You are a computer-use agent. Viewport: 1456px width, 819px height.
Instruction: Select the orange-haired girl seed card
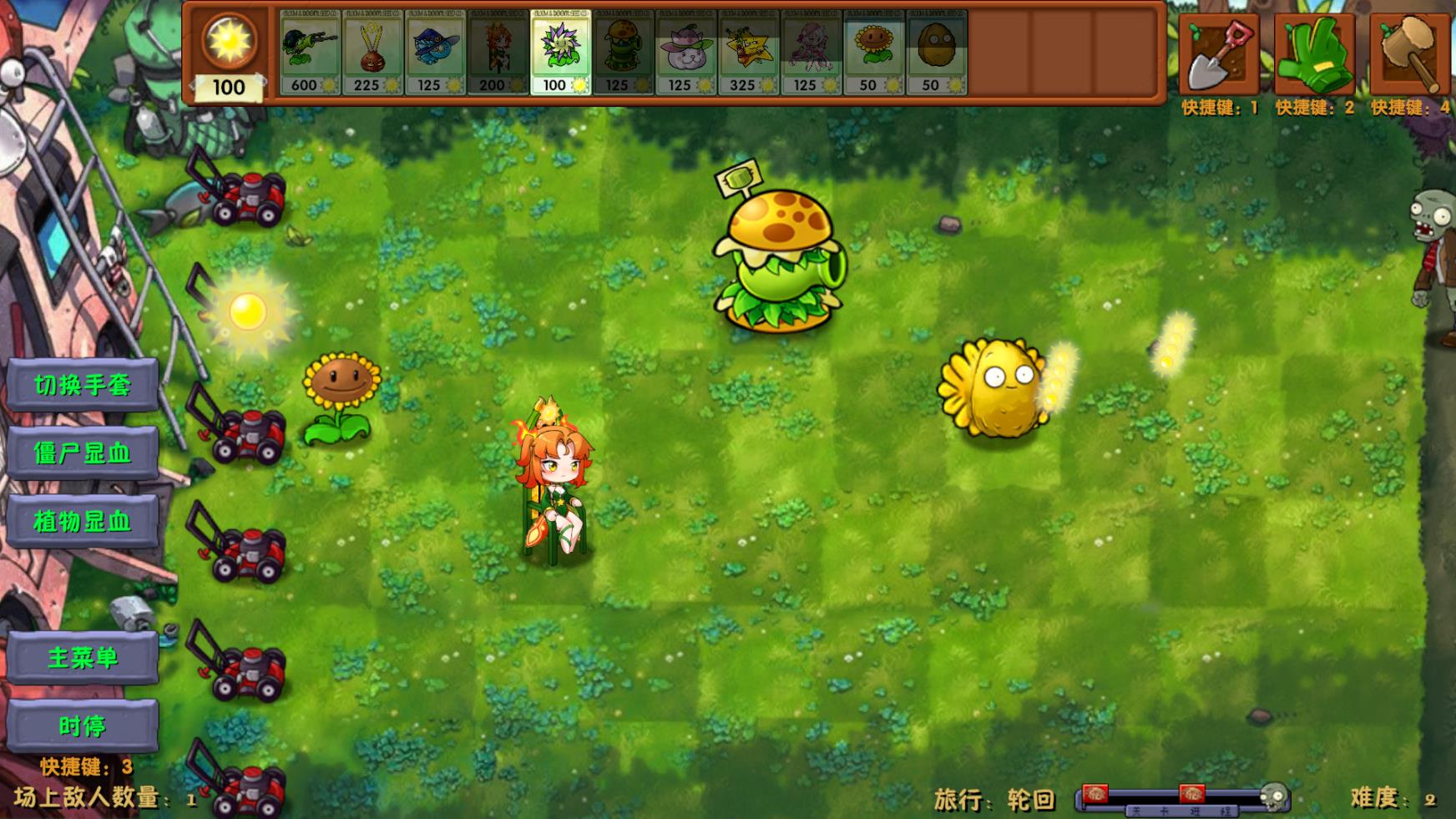click(x=498, y=52)
